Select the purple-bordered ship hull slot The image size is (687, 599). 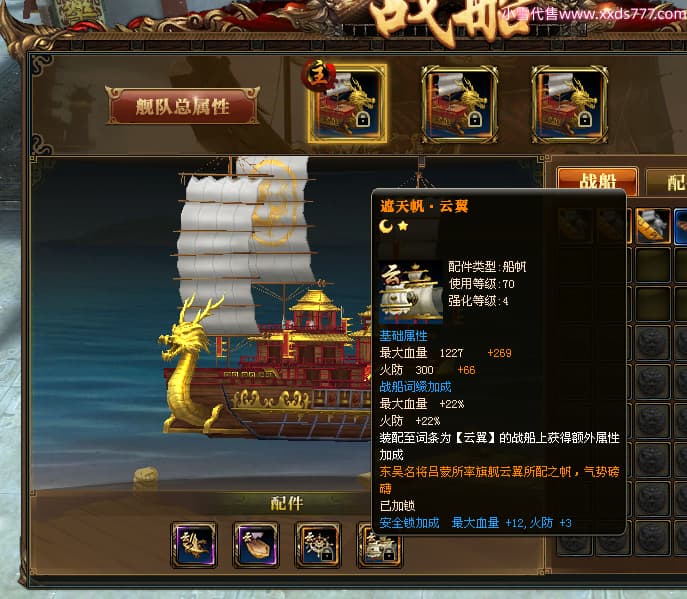[256, 545]
